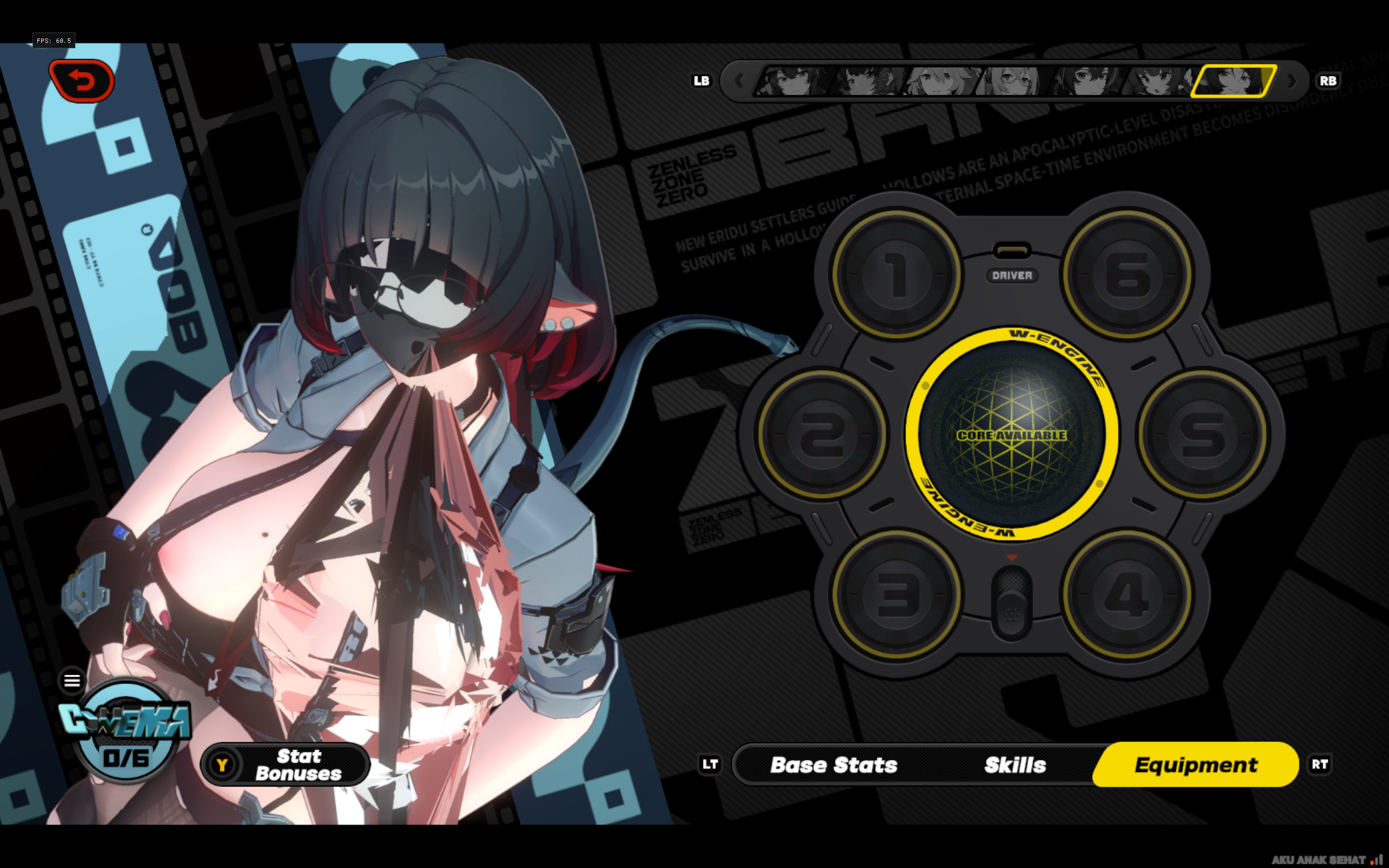Open the Skills tab

point(1015,765)
